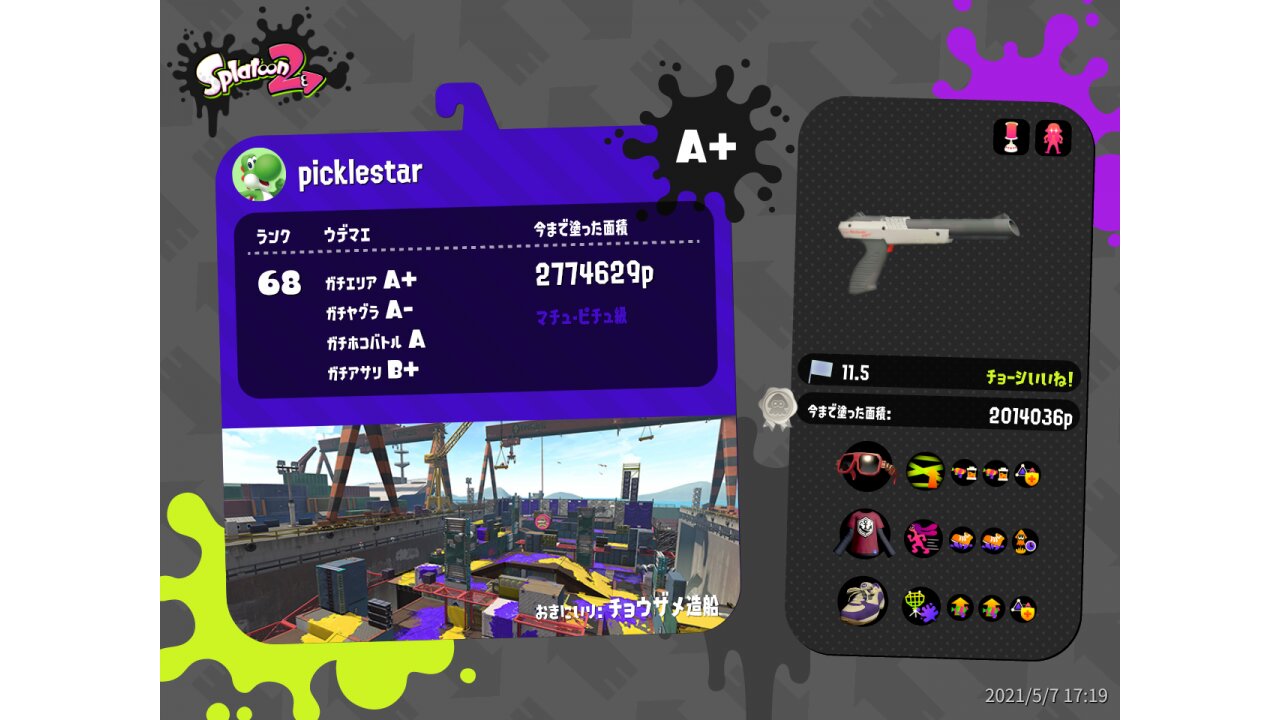This screenshot has height=720, width=1280.
Task: Select the red goggles headgear
Action: pos(866,467)
